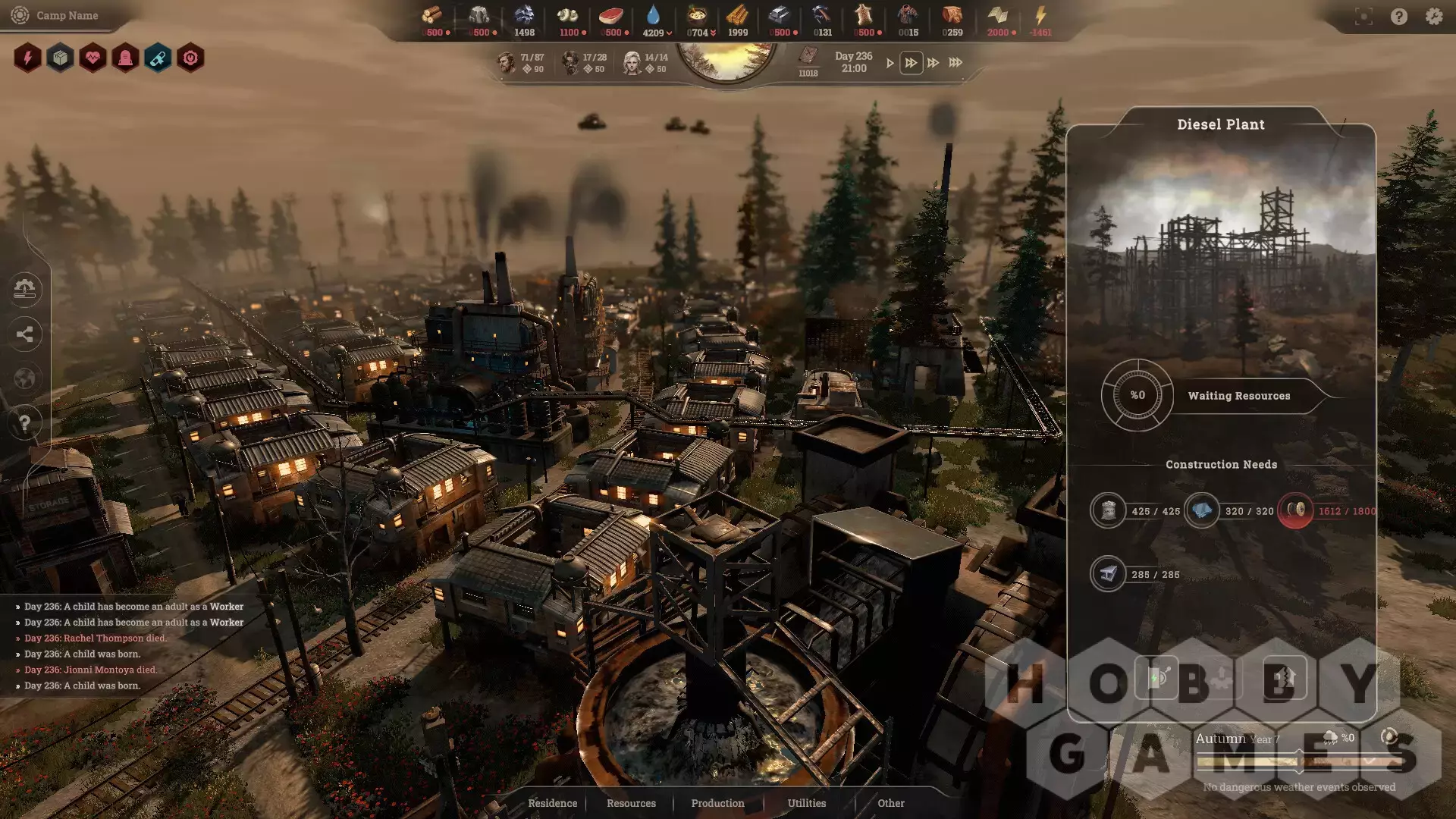Click the power gear alert hexagon
Viewport: 1456px width, 819px height.
click(190, 58)
